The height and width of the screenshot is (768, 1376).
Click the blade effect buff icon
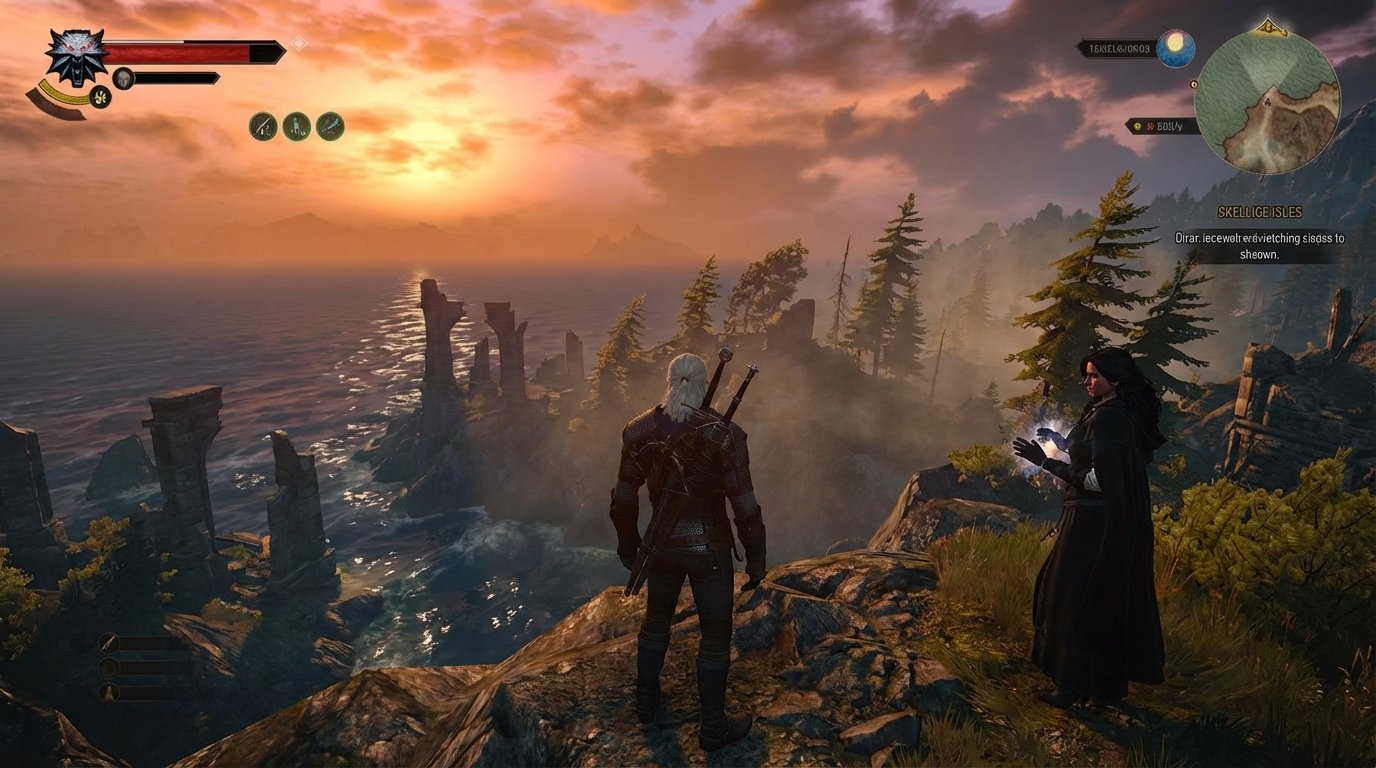click(x=330, y=125)
